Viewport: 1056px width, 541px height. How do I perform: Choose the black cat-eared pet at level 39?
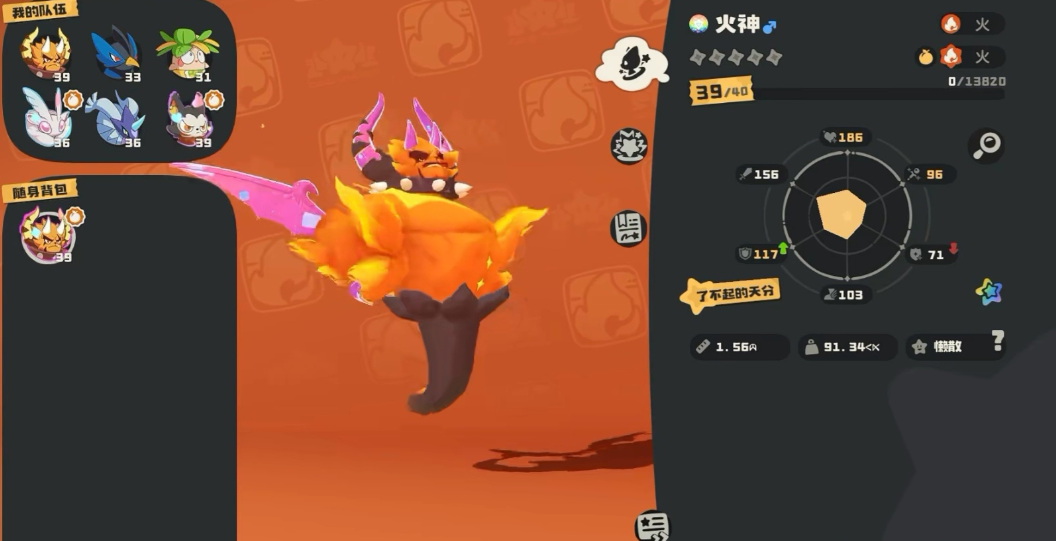tap(189, 118)
